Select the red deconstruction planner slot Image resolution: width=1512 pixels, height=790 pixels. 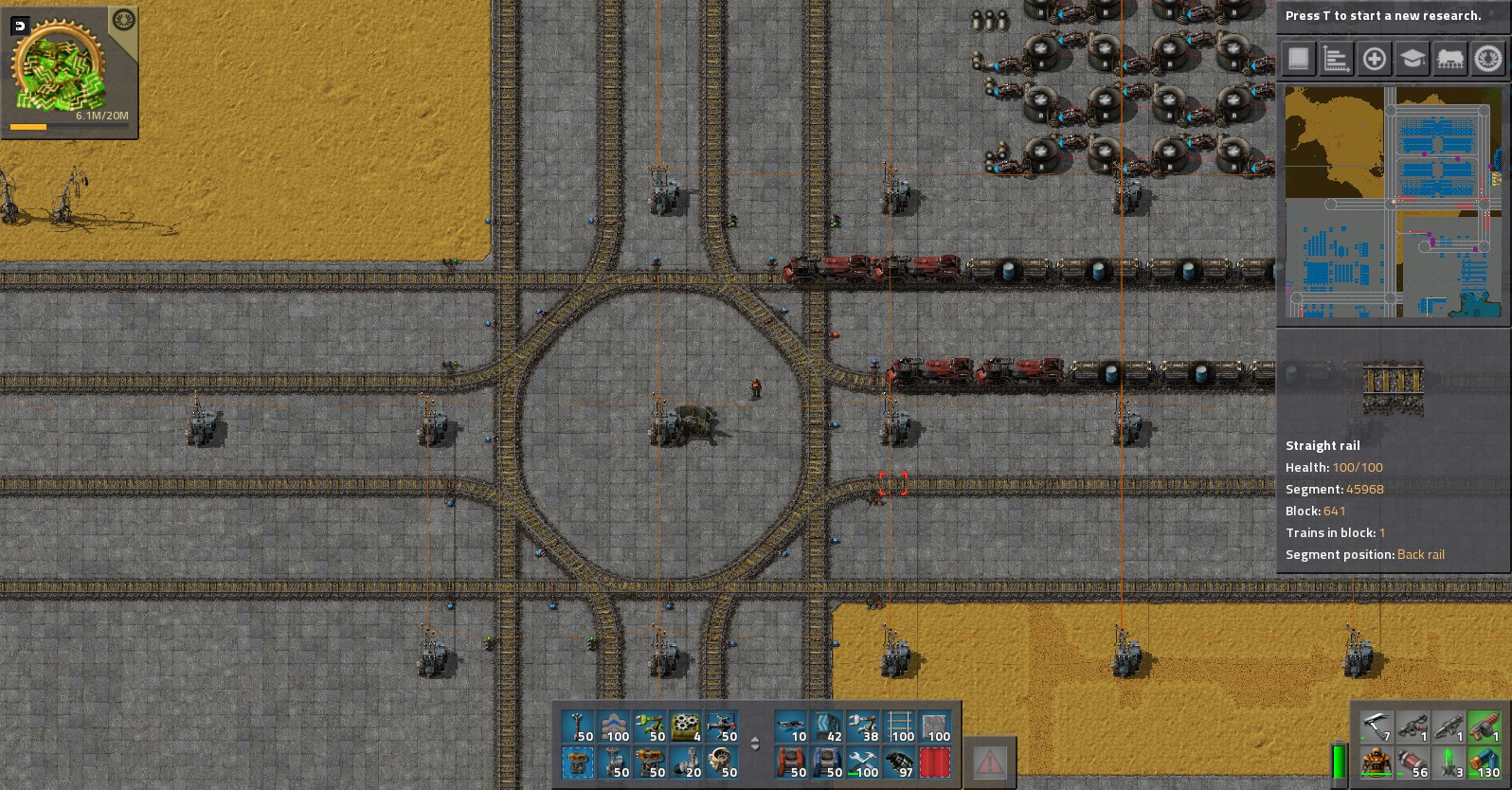(935, 763)
